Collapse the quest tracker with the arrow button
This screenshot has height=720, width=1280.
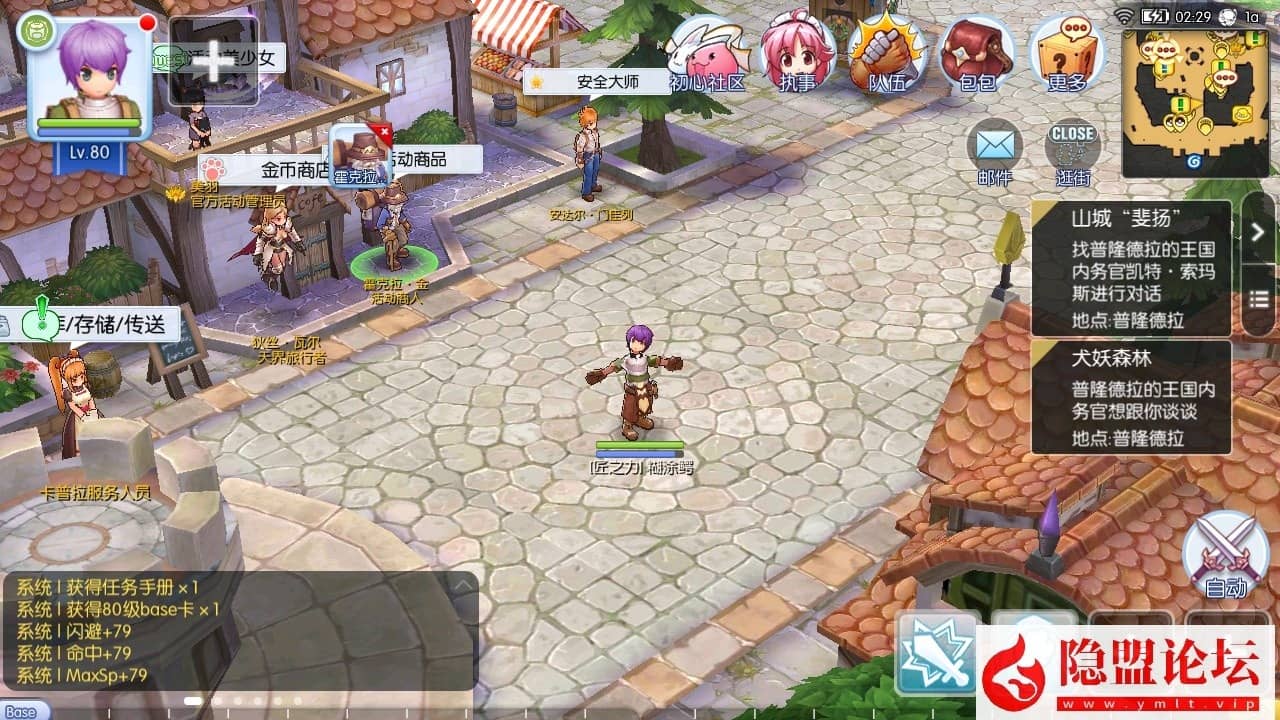[1258, 231]
